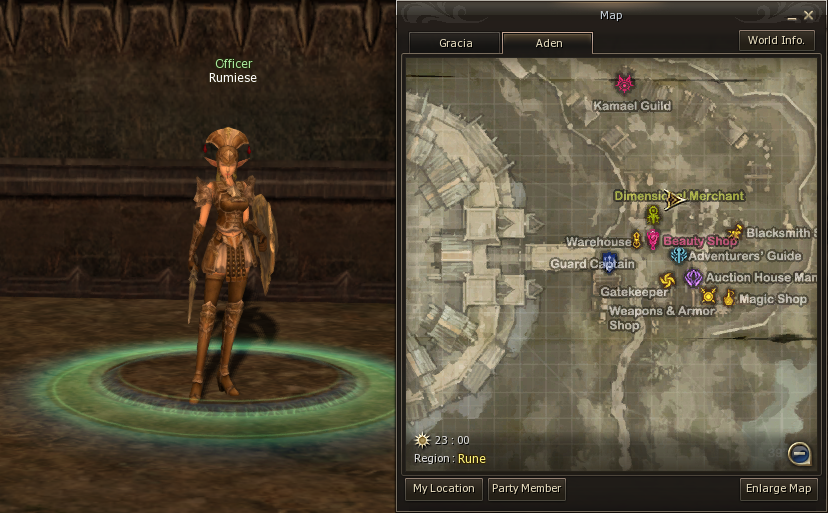Viewport: 828px width, 513px height.
Task: Select the Adventurers' Guide marker
Action: 678,256
